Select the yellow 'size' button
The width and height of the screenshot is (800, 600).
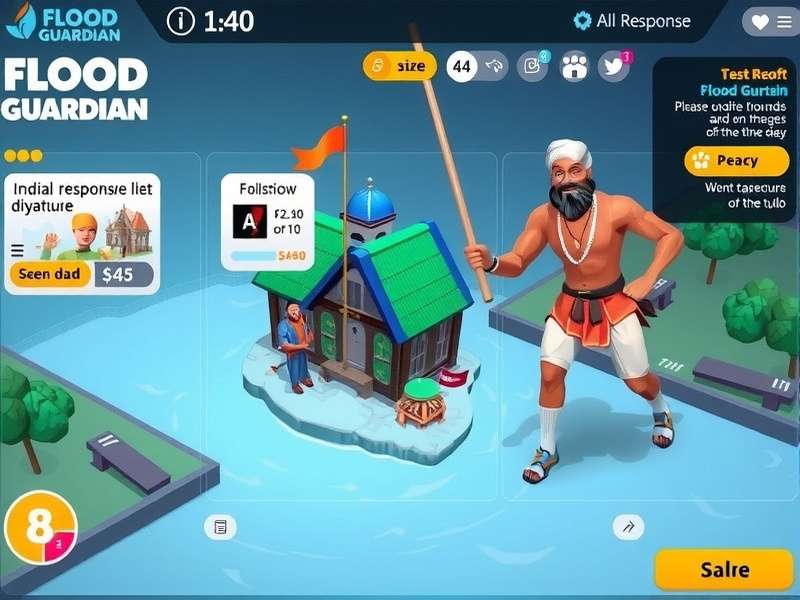pyautogui.click(x=400, y=66)
